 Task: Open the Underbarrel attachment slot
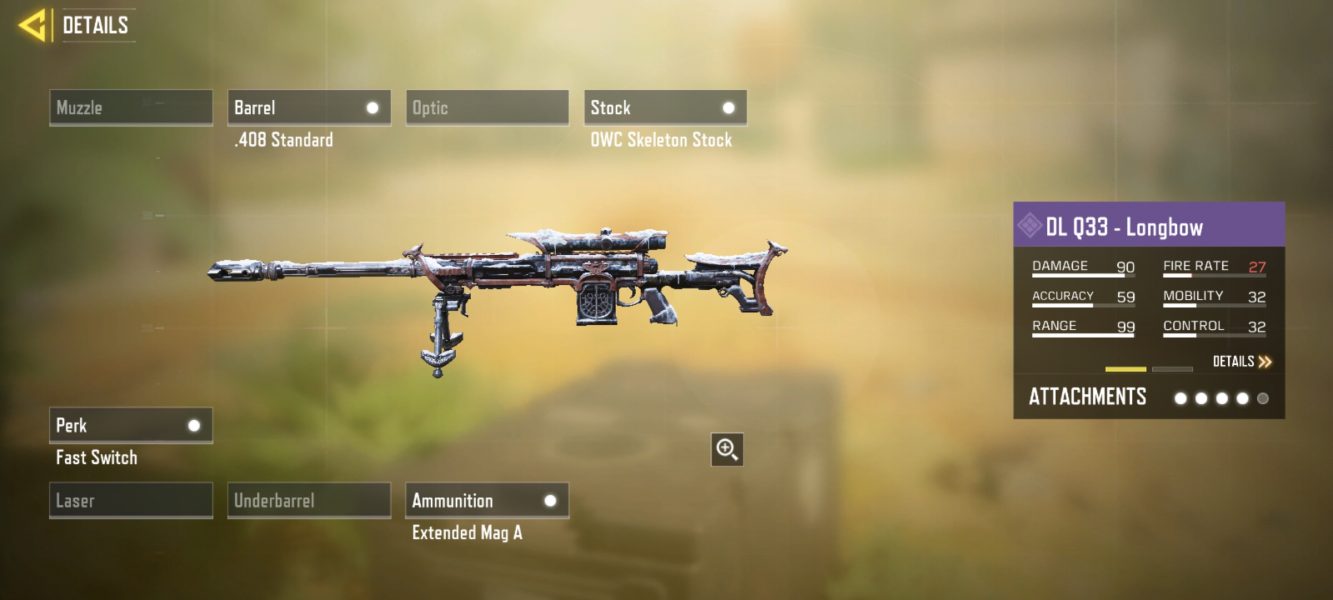[x=309, y=501]
